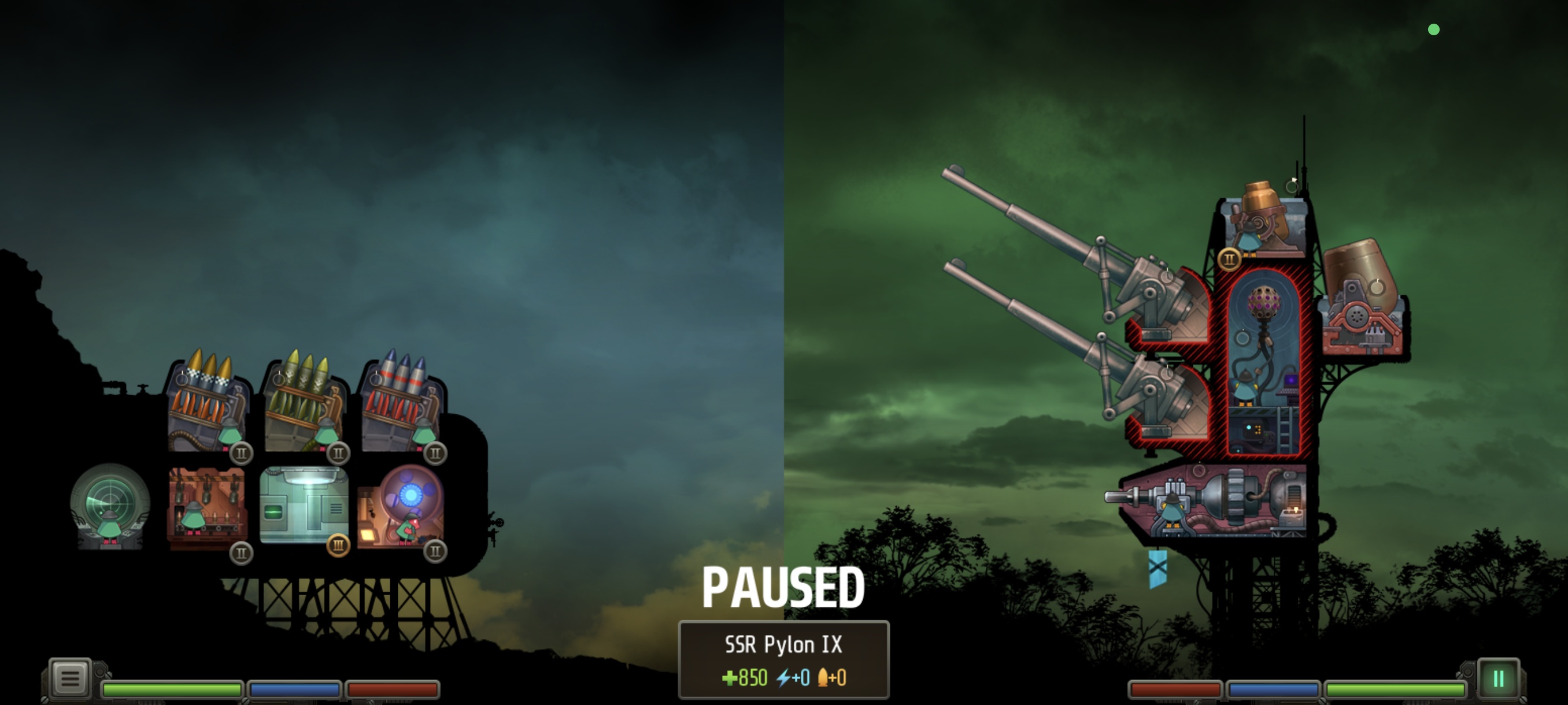Toggle the green pause button
The width and height of the screenshot is (1568, 705).
pyautogui.click(x=1498, y=679)
